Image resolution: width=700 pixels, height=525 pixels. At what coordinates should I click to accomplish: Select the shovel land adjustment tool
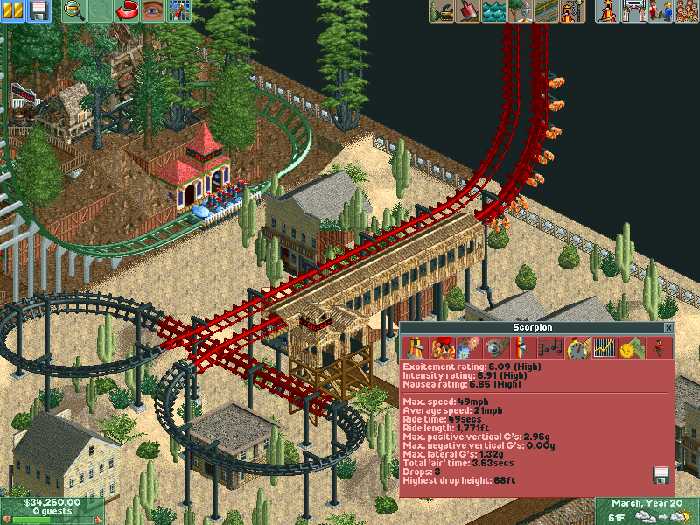coord(468,11)
